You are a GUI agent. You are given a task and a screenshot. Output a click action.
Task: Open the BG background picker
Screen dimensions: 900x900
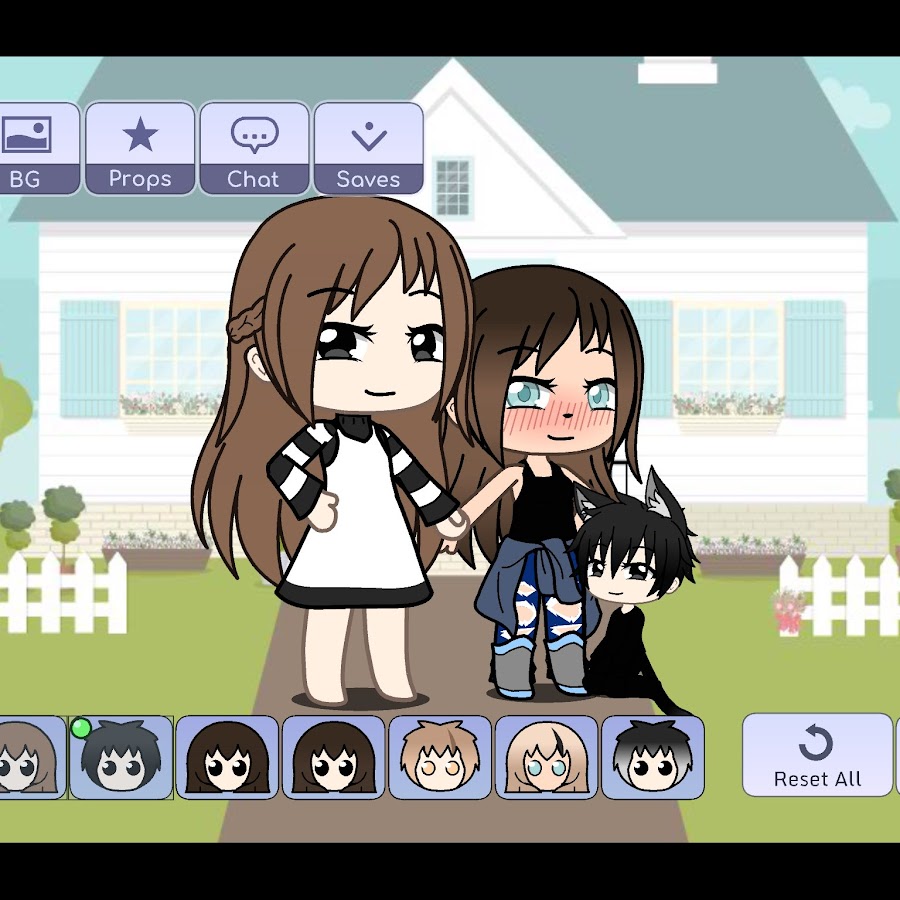(36, 148)
